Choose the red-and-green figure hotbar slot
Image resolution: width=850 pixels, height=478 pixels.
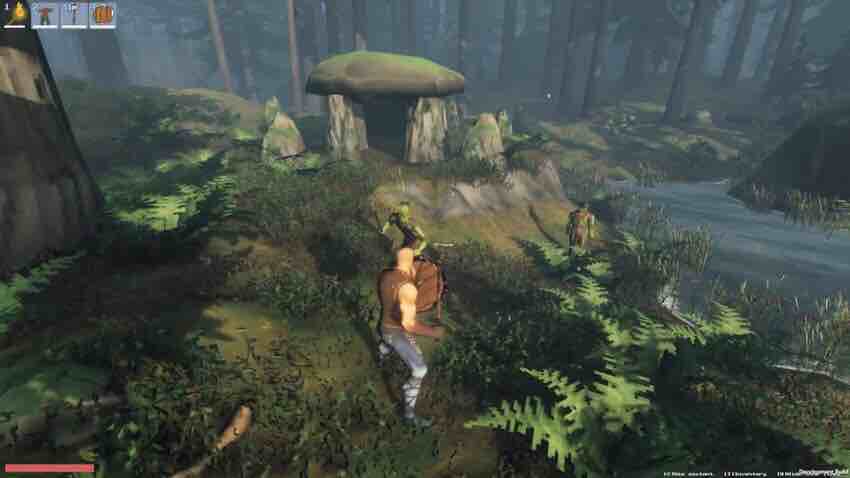[44, 14]
